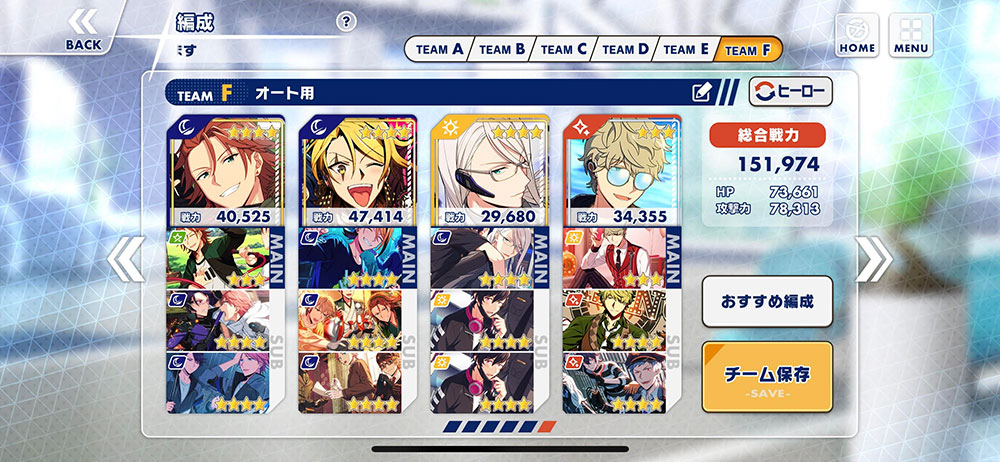Image resolution: width=1000 pixels, height=462 pixels.
Task: Open the help question mark icon
Action: point(346,22)
